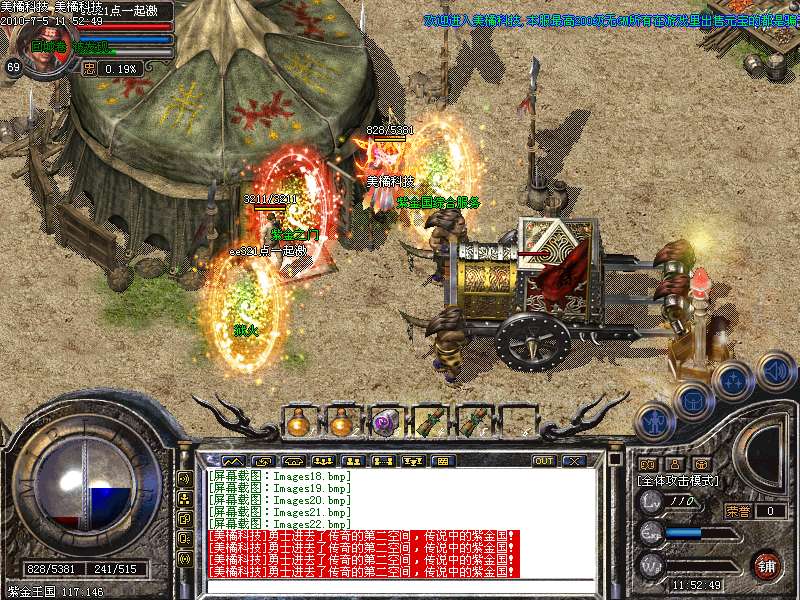Image resolution: width=800 pixels, height=600 pixels.
Task: Toggle the top sound-wave chat filter button
Action: tap(185, 479)
